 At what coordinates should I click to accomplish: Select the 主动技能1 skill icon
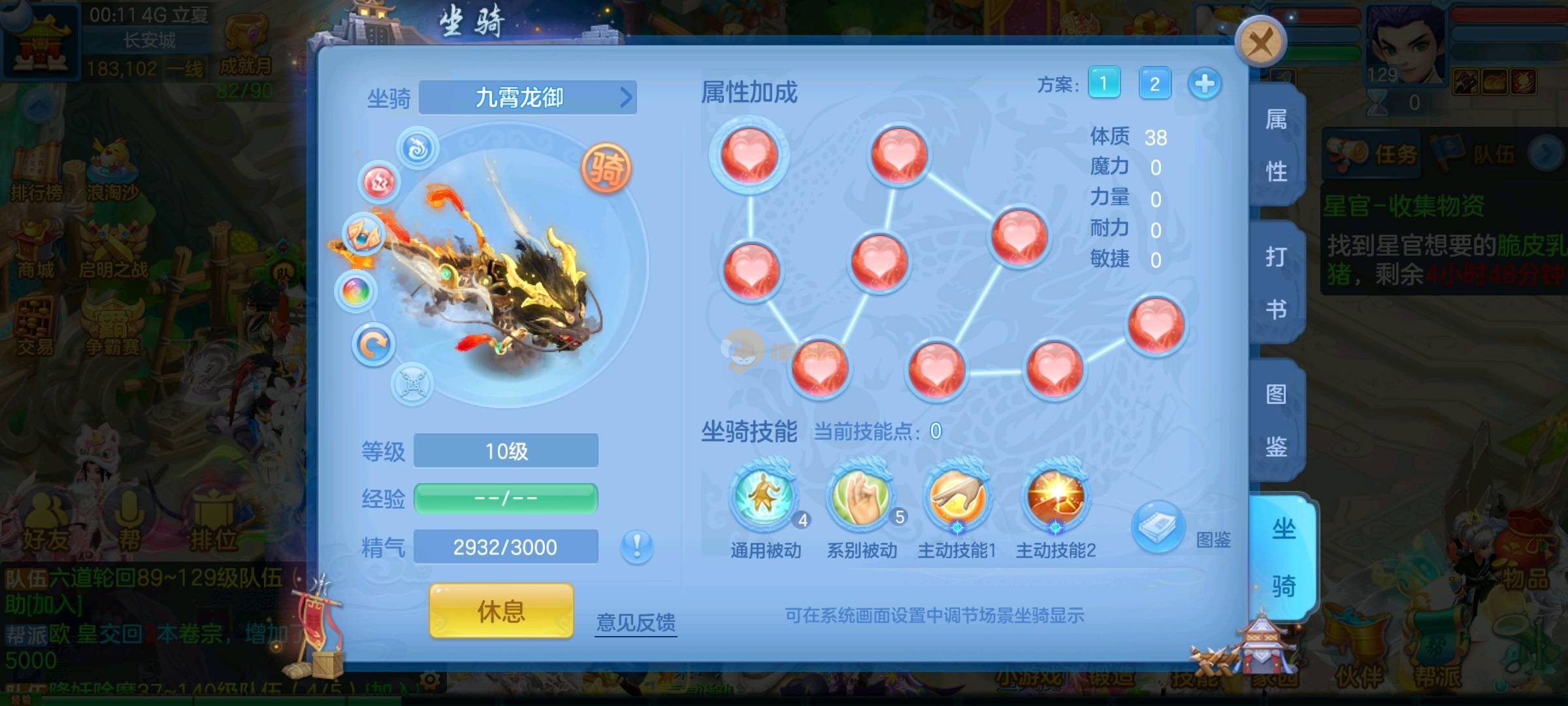pyautogui.click(x=957, y=498)
